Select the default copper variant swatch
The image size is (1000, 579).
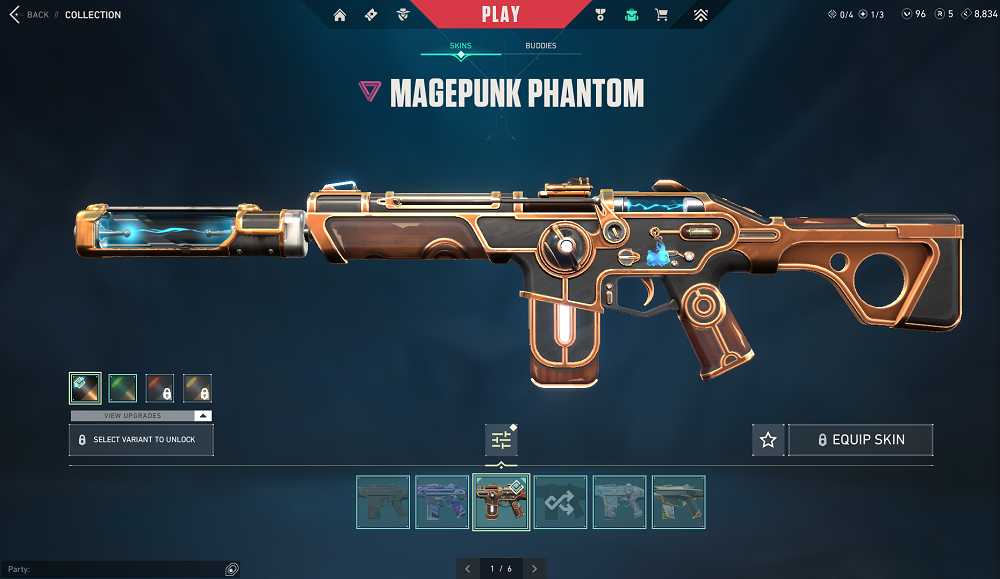pos(85,388)
